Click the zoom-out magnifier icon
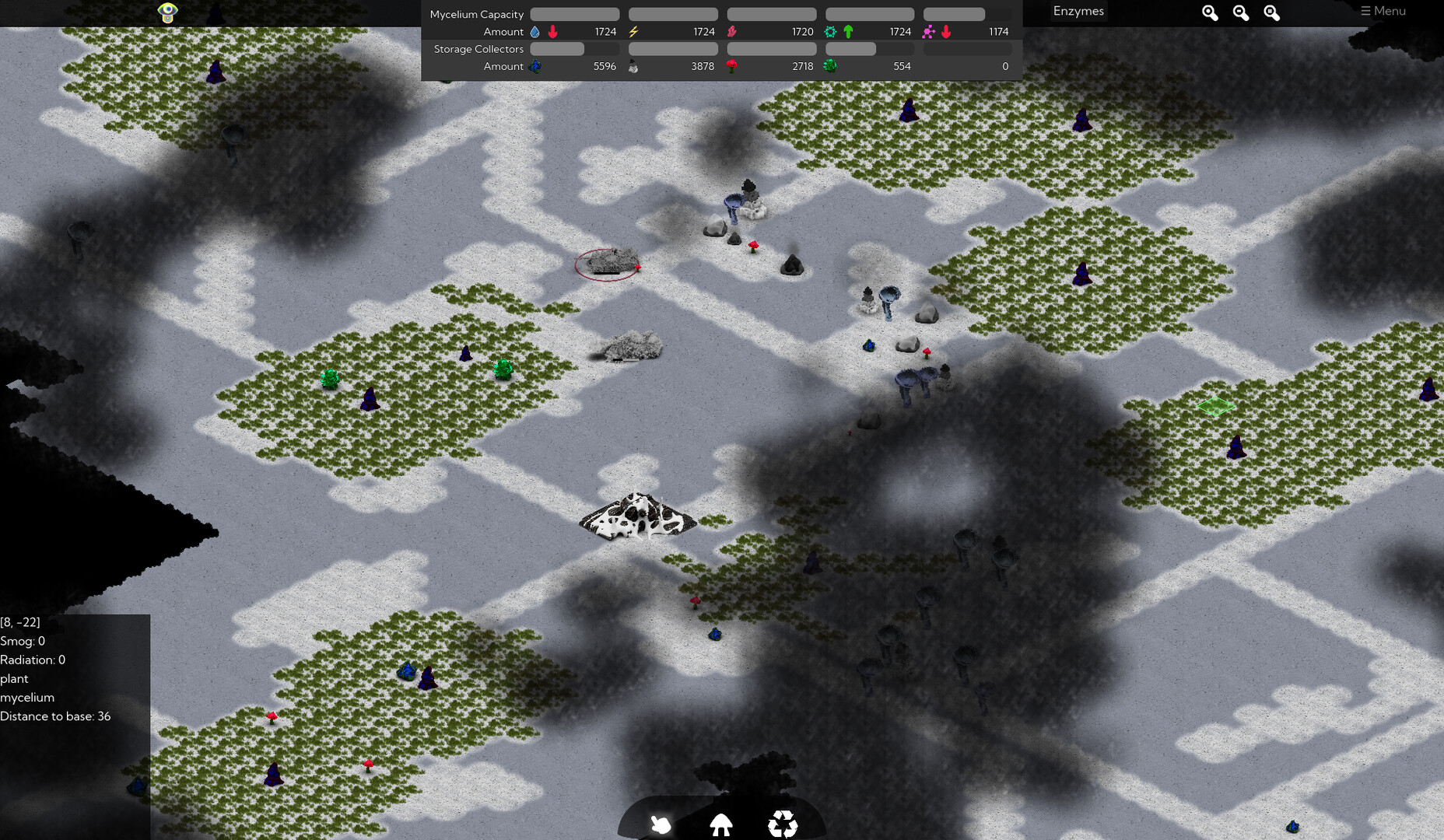 tap(1240, 13)
